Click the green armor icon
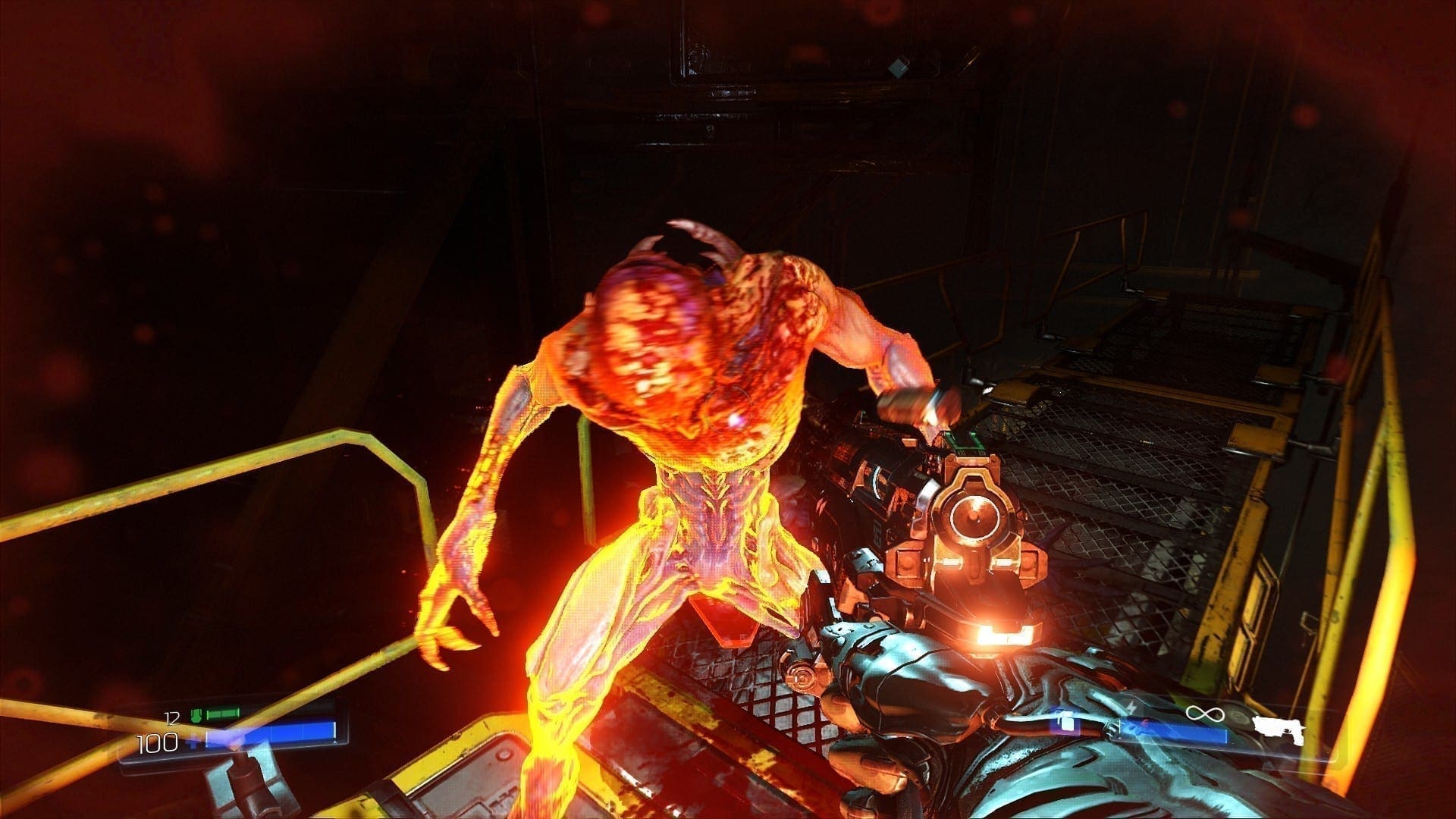 (x=196, y=714)
